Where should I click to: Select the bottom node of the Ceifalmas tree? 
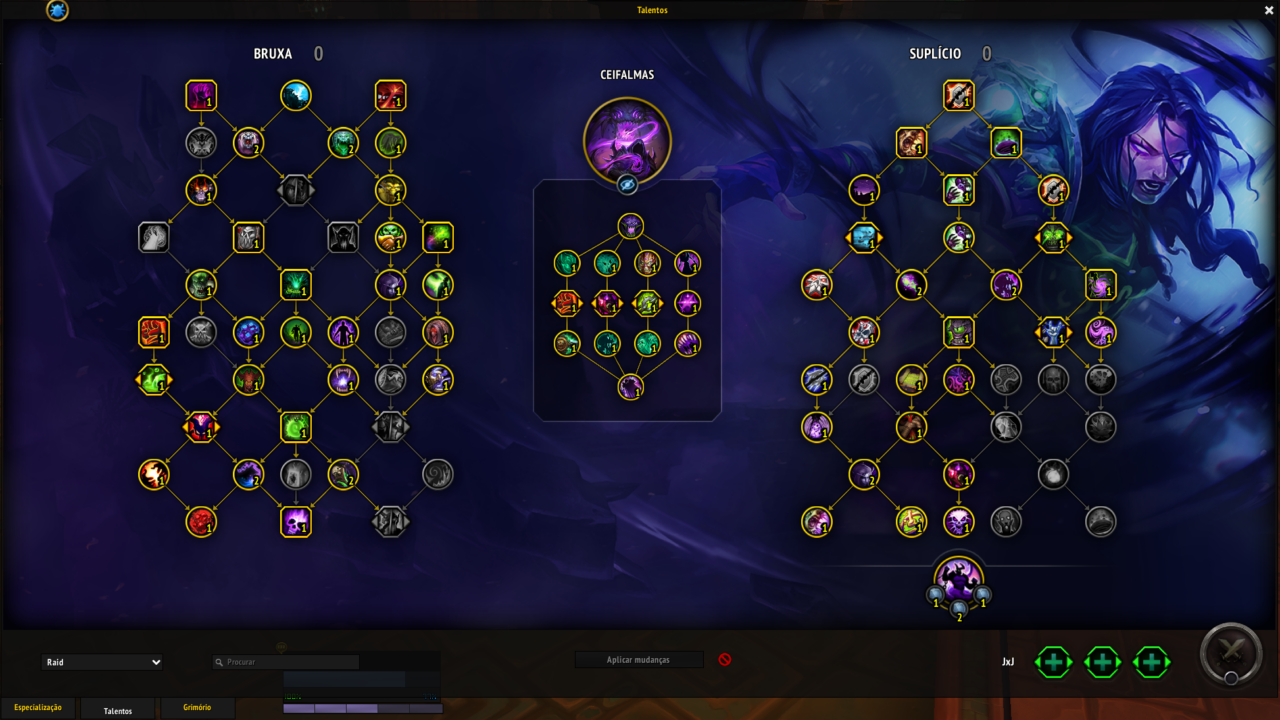coord(630,386)
